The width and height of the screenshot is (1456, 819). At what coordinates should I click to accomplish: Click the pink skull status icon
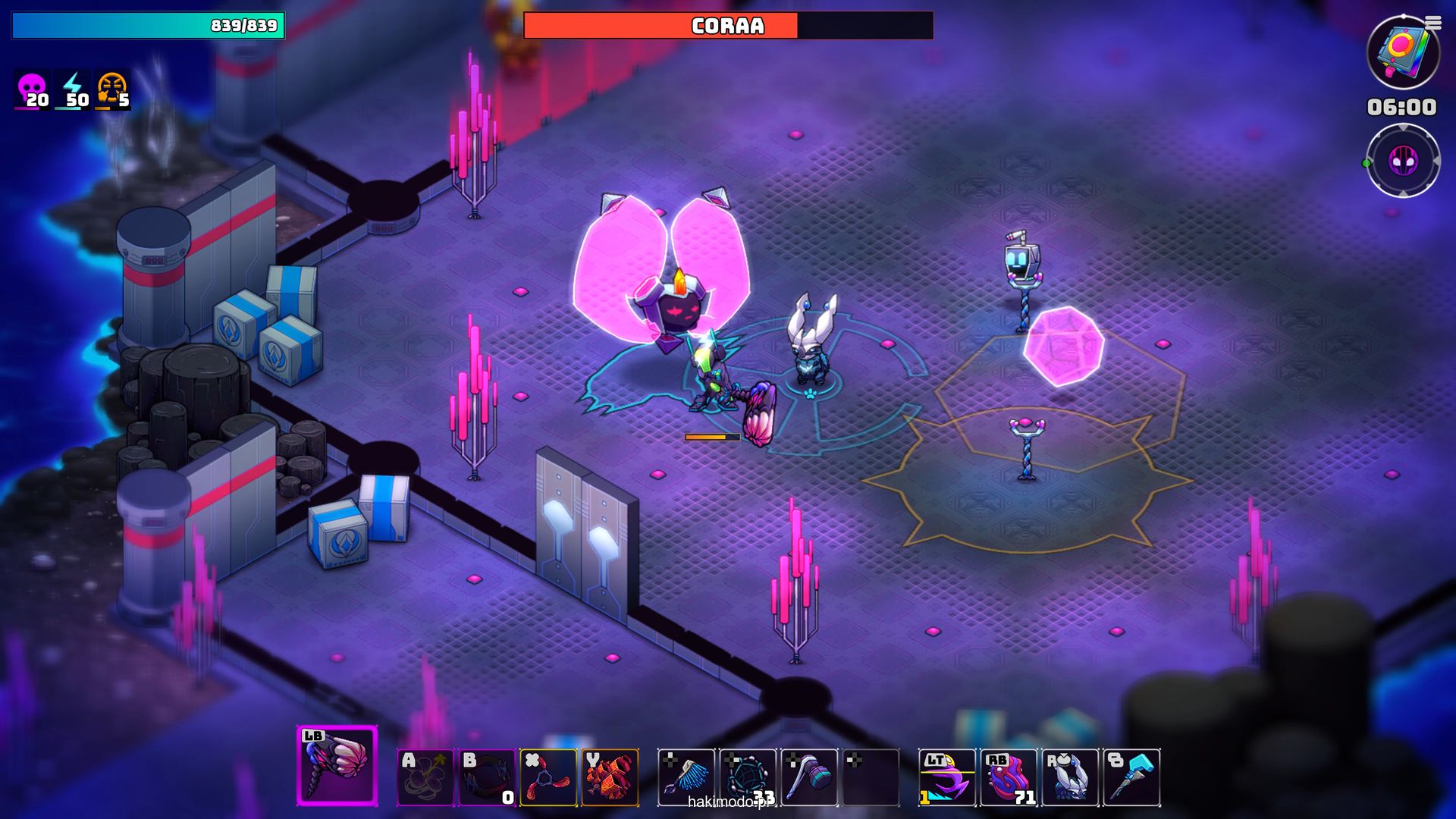point(32,89)
